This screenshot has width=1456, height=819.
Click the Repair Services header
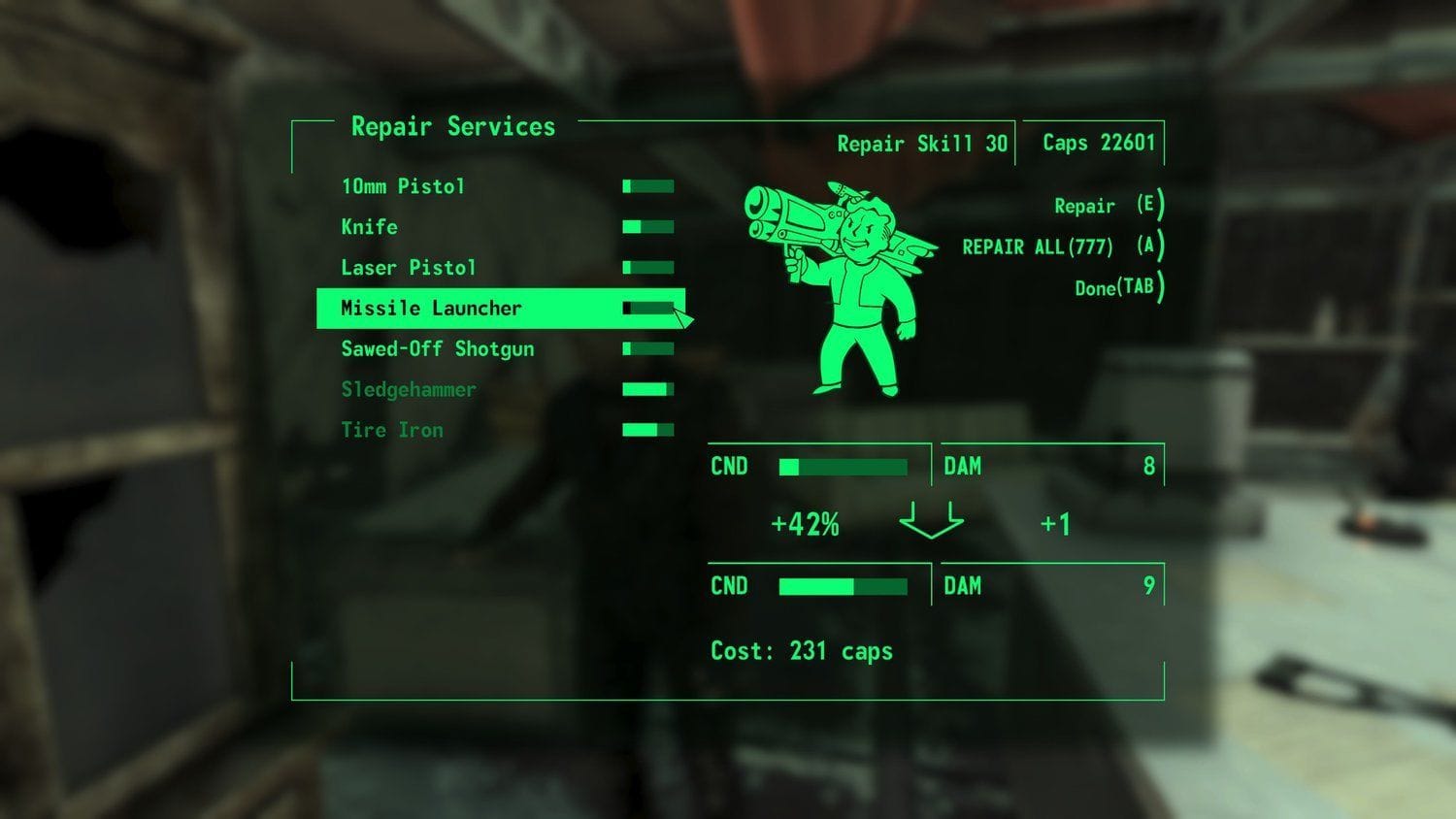pos(453,126)
